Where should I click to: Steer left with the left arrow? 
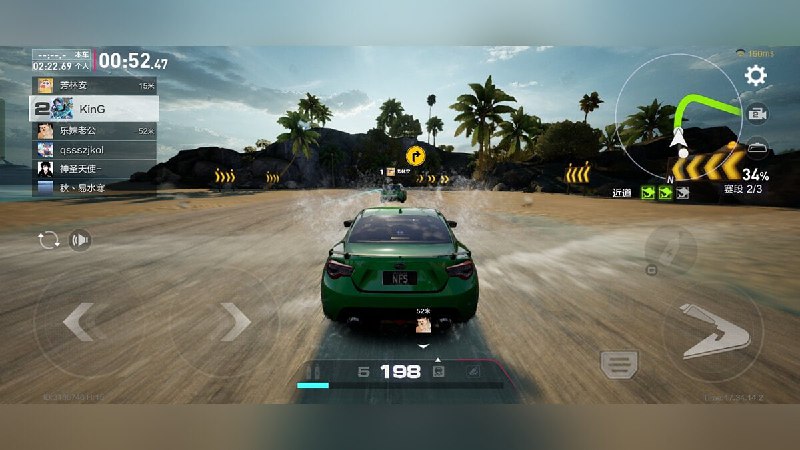[78, 322]
